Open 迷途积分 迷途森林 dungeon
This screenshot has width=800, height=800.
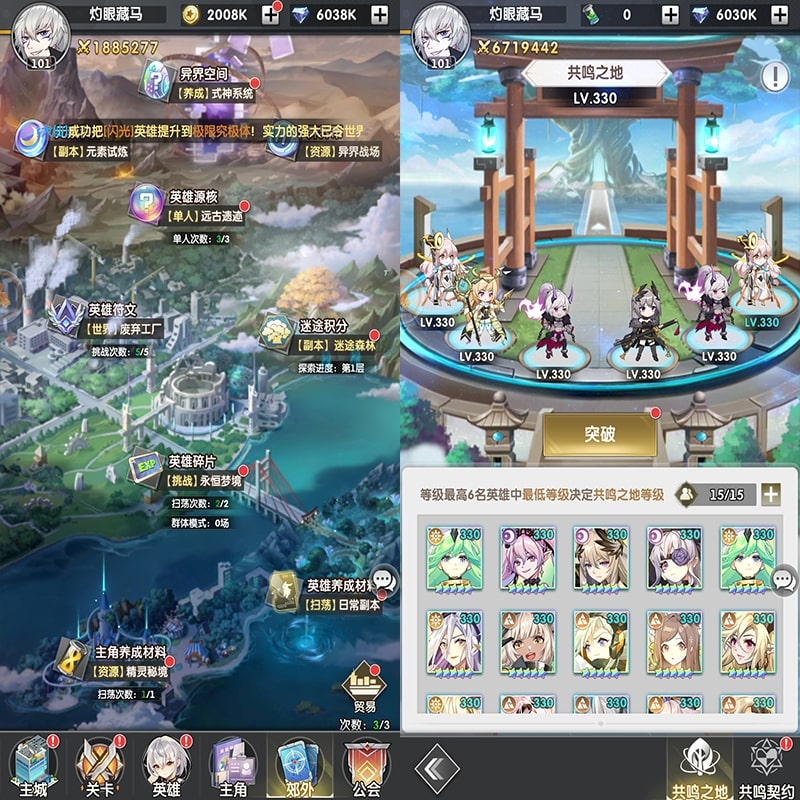pyautogui.click(x=320, y=335)
